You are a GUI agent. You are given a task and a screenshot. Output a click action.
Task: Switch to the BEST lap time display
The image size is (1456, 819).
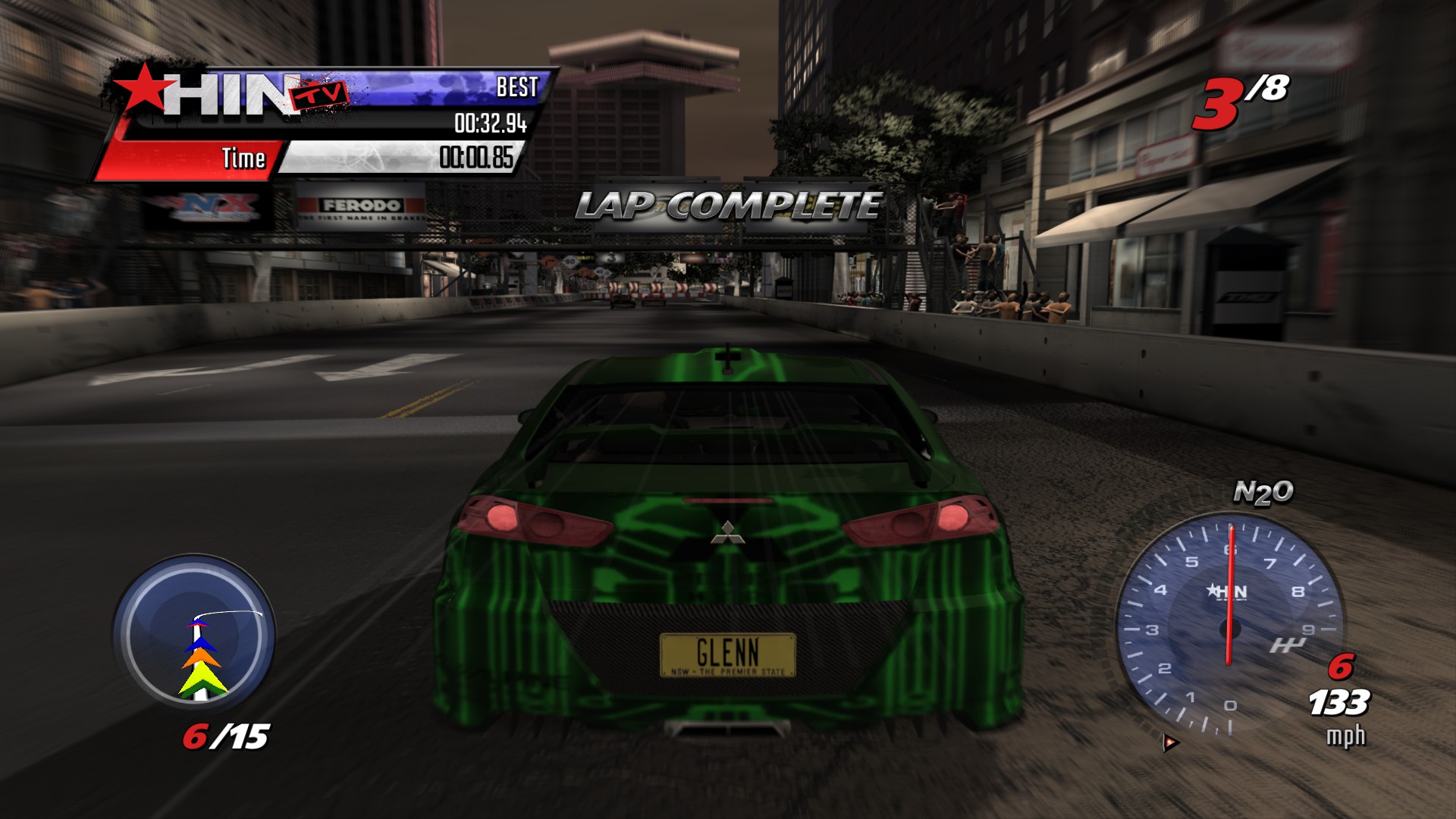click(516, 88)
